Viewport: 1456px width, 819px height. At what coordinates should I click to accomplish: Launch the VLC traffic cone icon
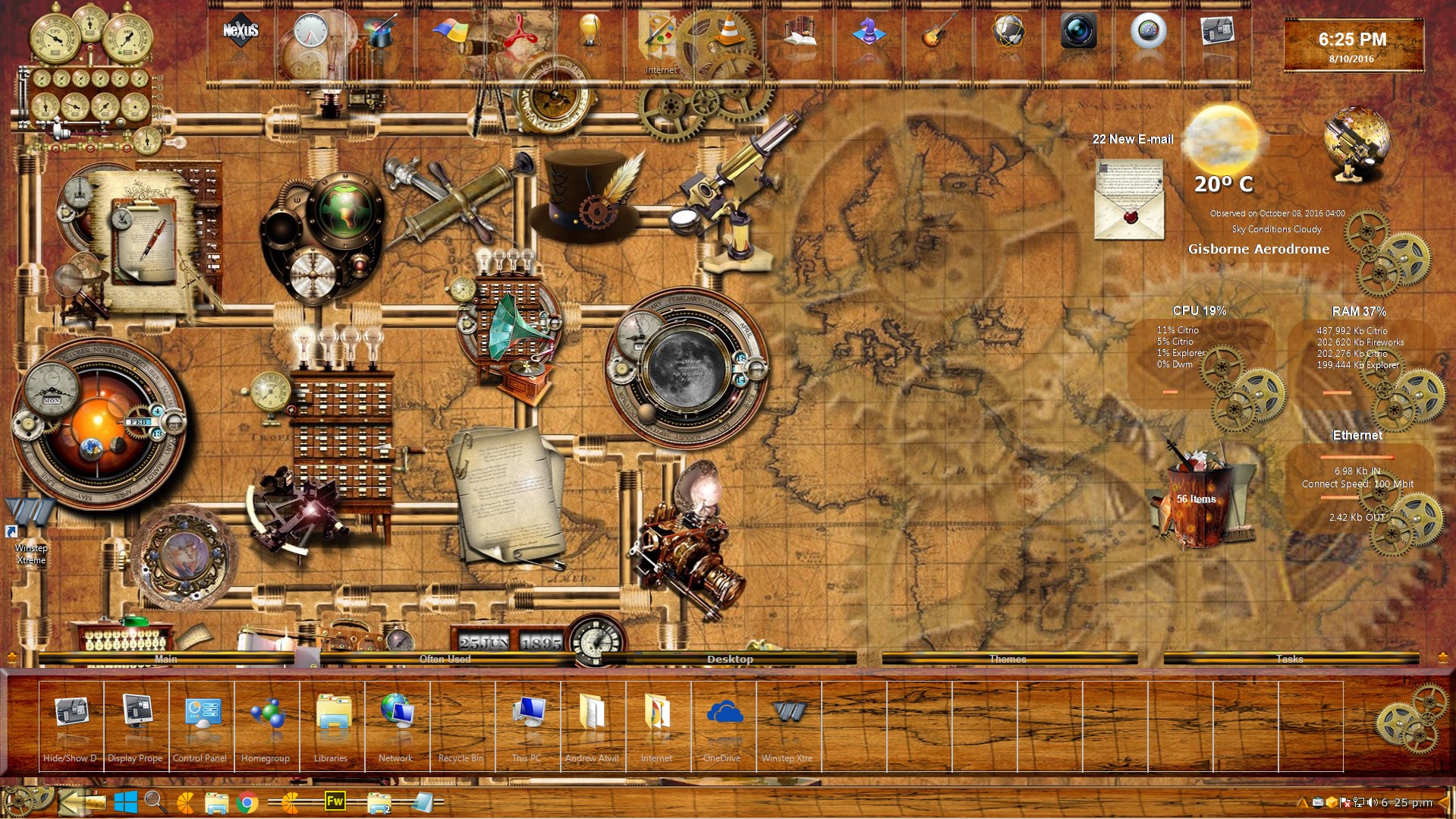point(729,30)
